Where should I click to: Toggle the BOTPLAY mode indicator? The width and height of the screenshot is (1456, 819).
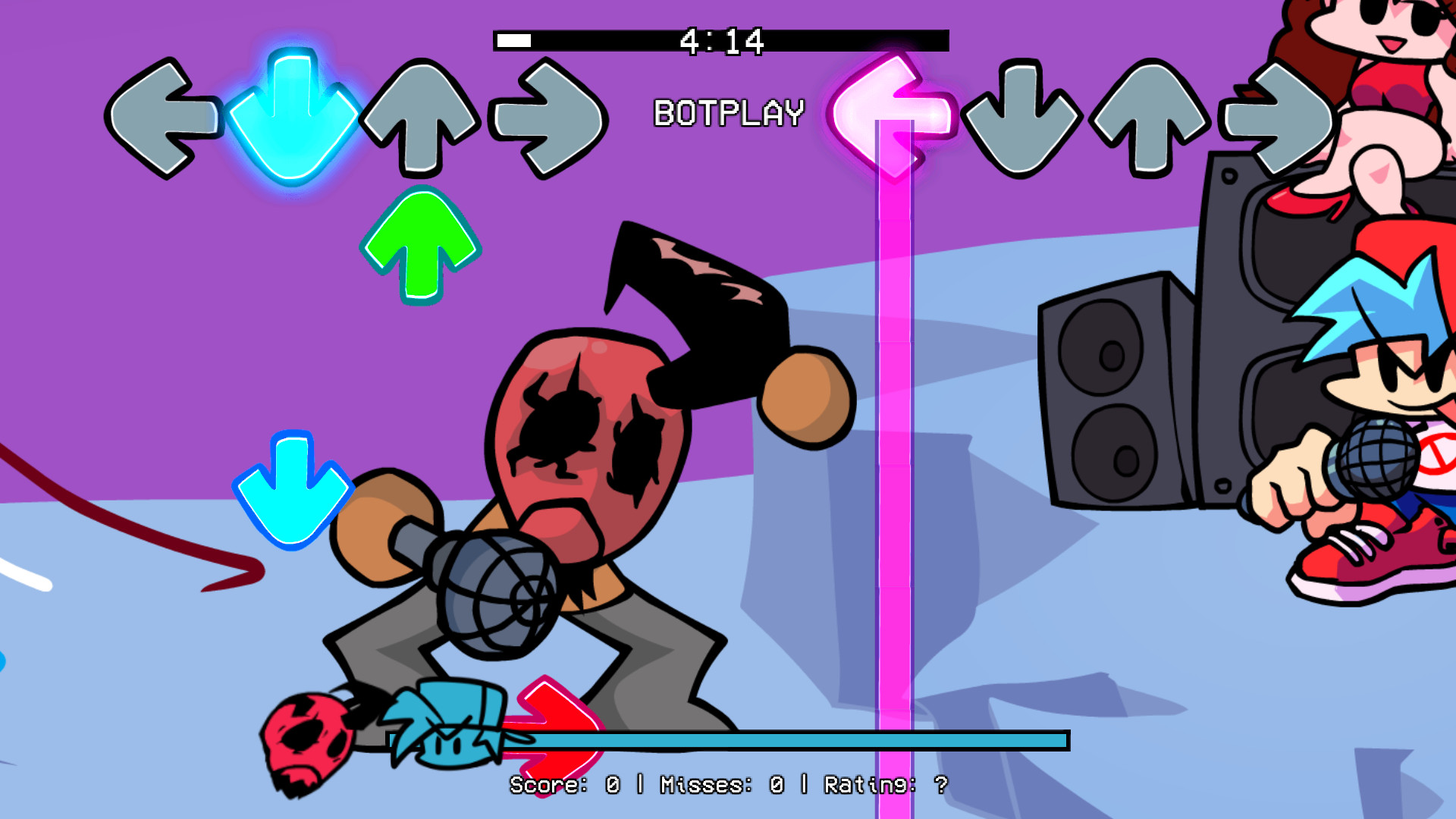coord(728,112)
